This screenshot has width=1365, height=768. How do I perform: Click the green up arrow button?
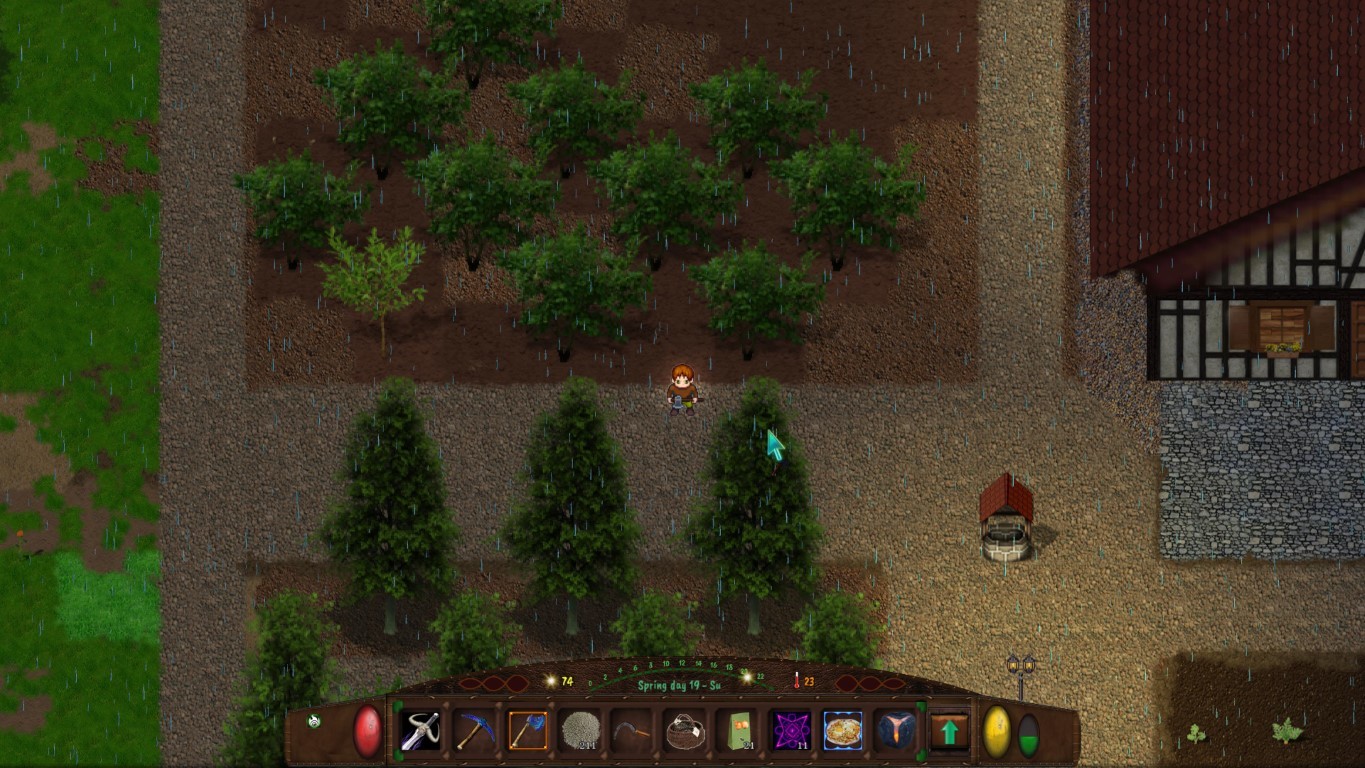tap(949, 731)
